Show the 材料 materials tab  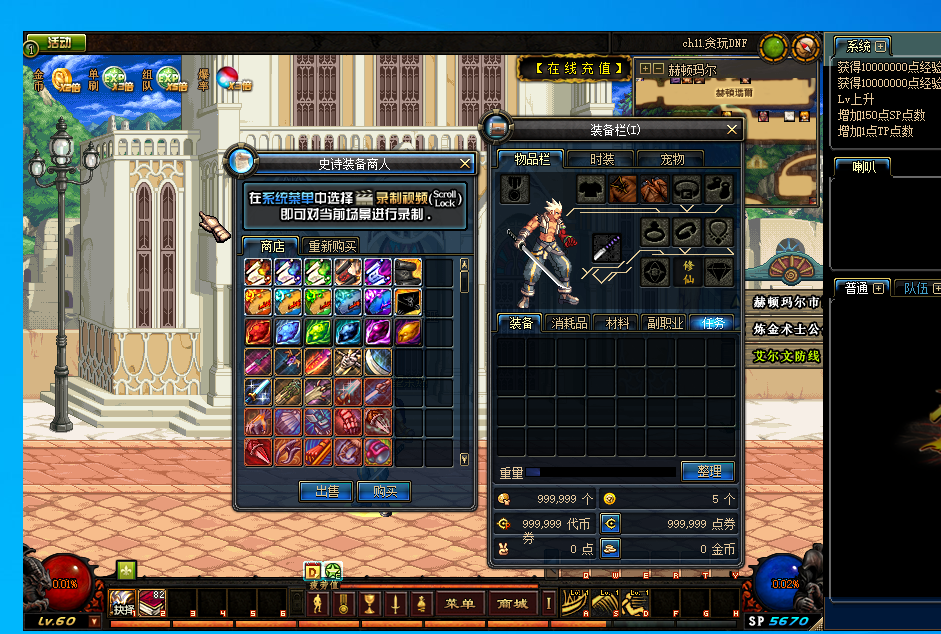(617, 323)
